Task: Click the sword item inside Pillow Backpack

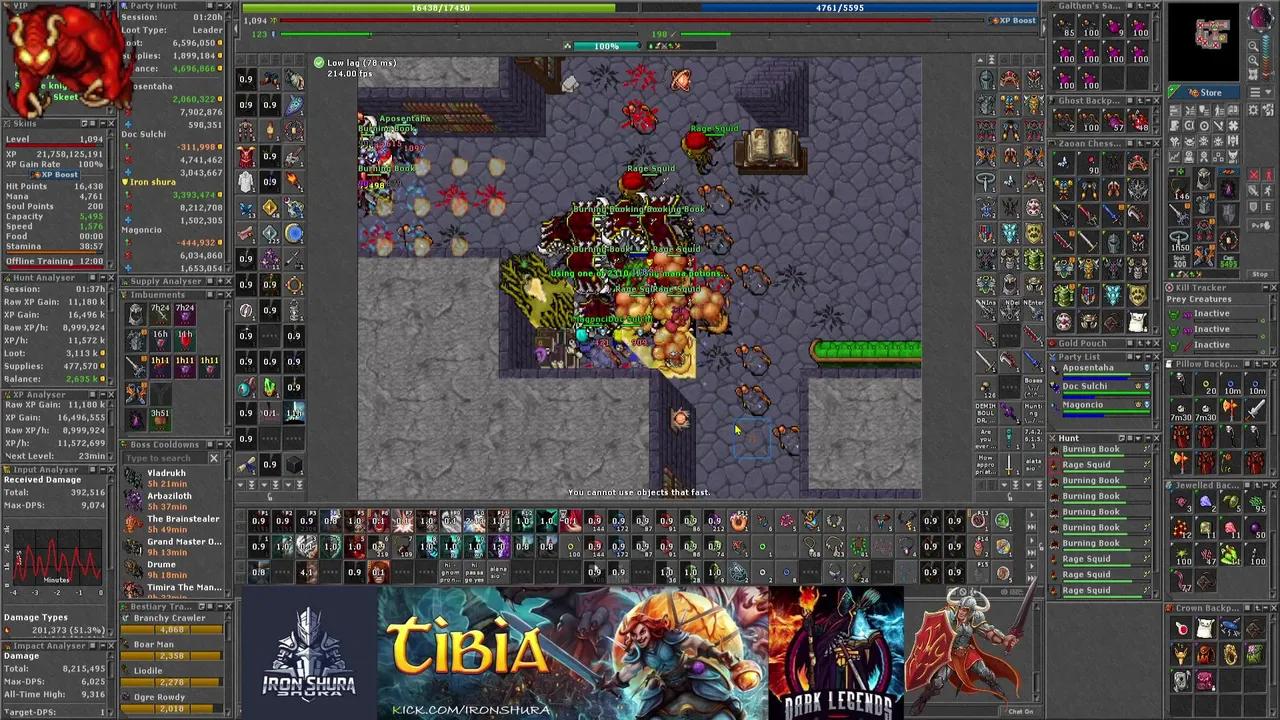Action: click(1257, 407)
